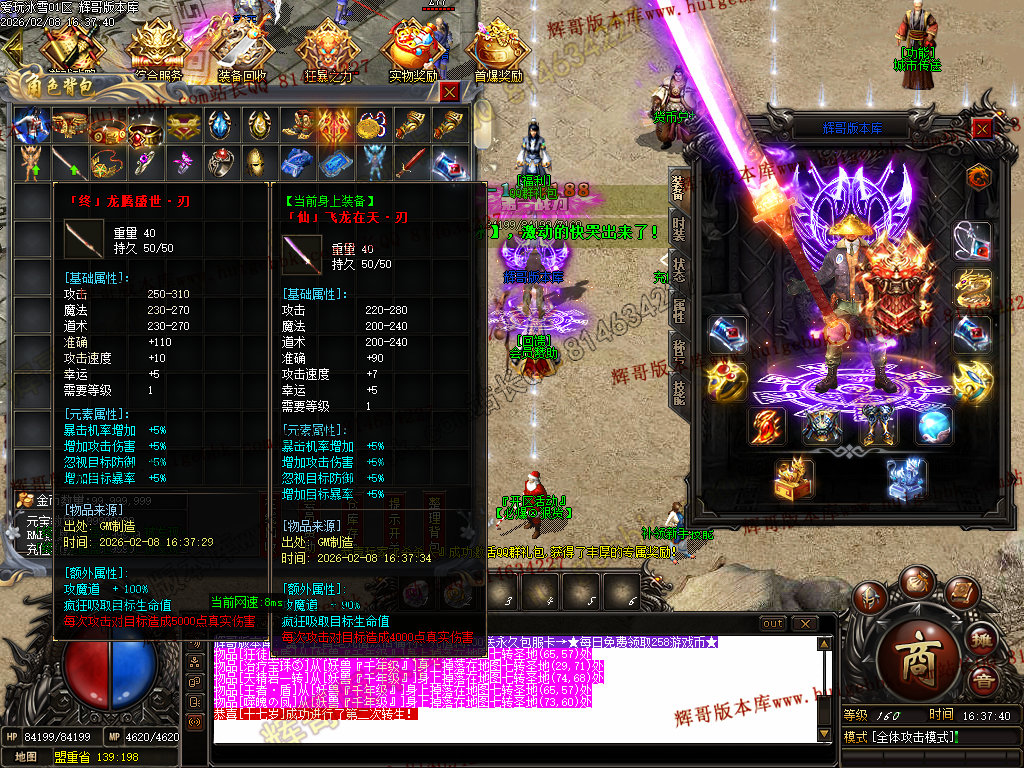The image size is (1024, 768).
Task: Select the red sword item in inventory
Action: (410, 161)
